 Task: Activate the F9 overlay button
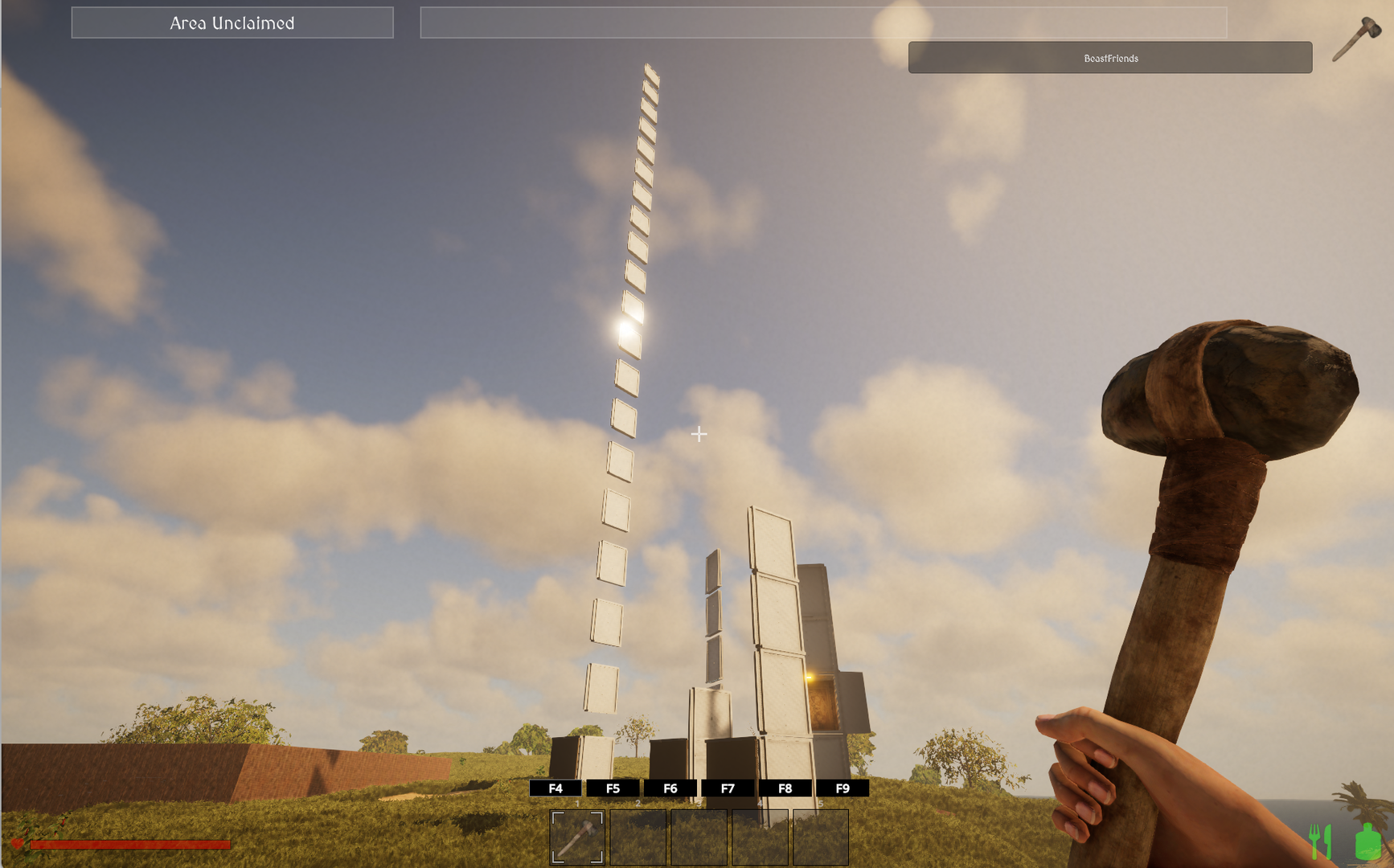point(843,788)
